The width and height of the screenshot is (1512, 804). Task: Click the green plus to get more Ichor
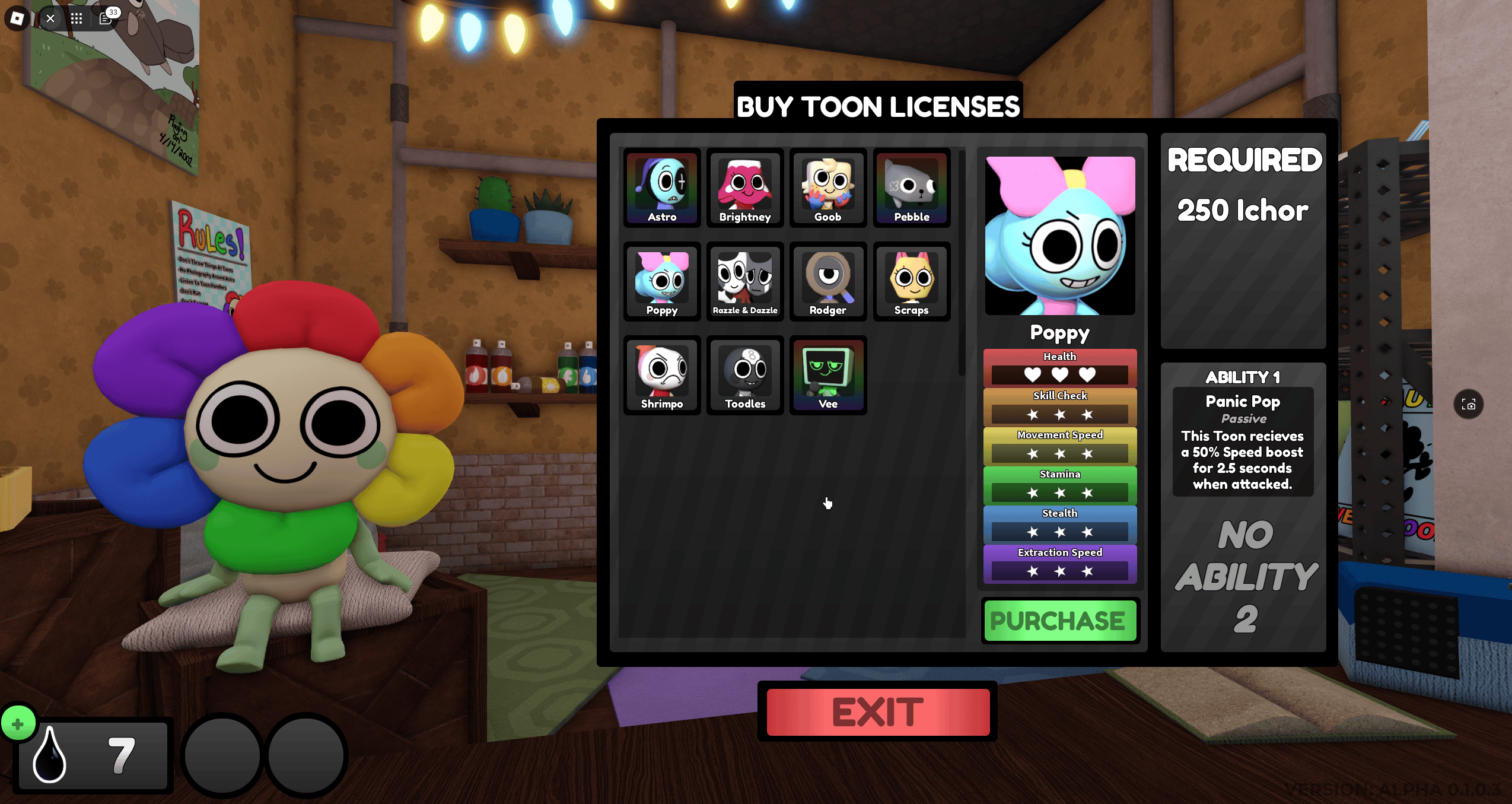pos(18,723)
